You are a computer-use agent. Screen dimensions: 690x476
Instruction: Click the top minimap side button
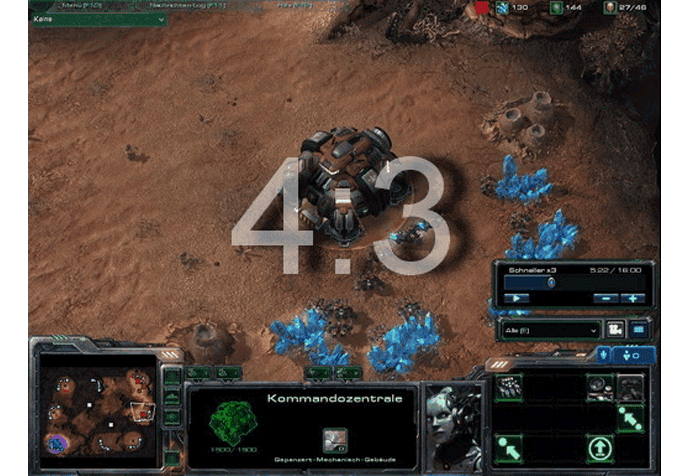click(x=172, y=377)
